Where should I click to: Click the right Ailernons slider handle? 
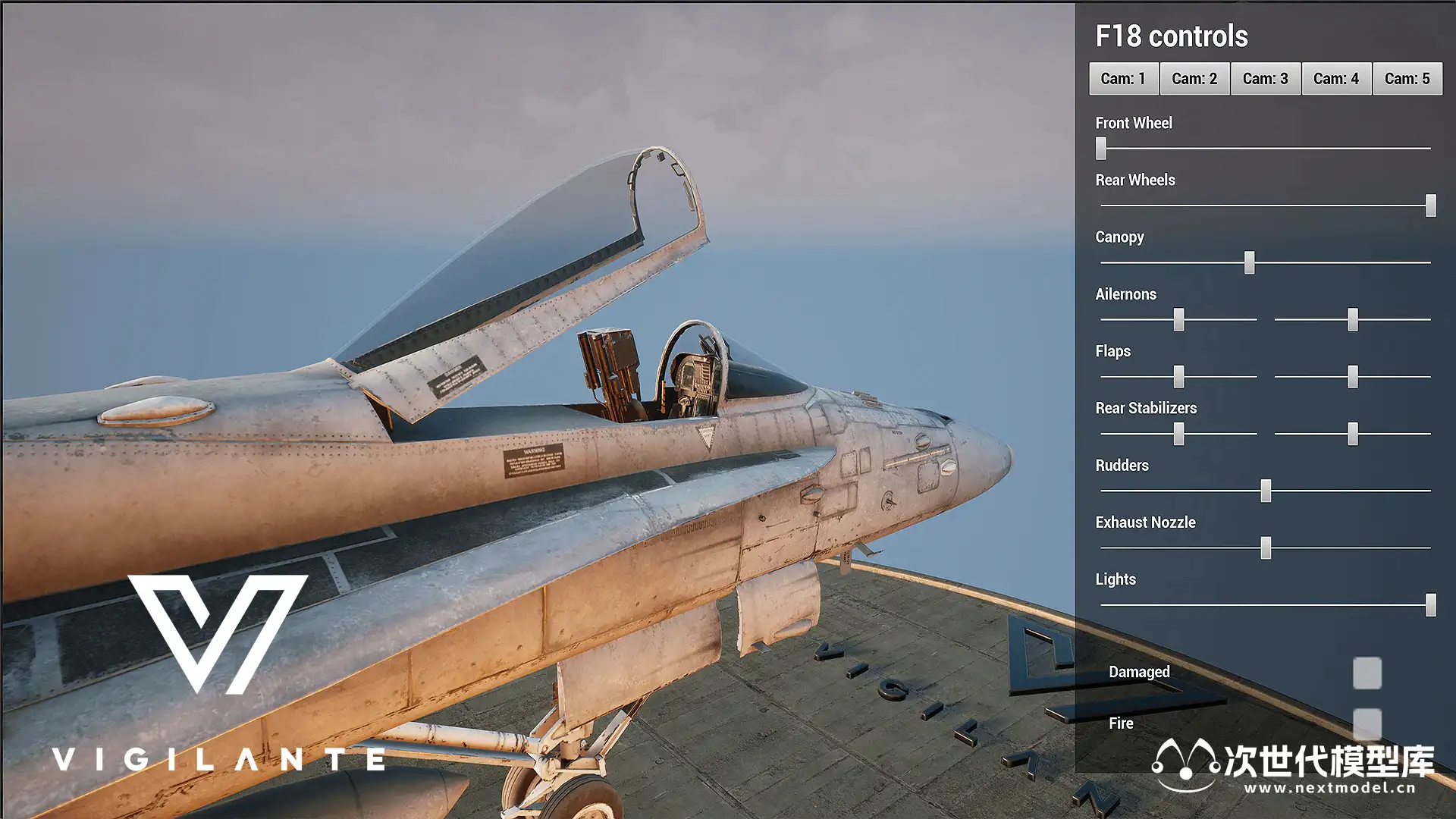tap(1352, 319)
